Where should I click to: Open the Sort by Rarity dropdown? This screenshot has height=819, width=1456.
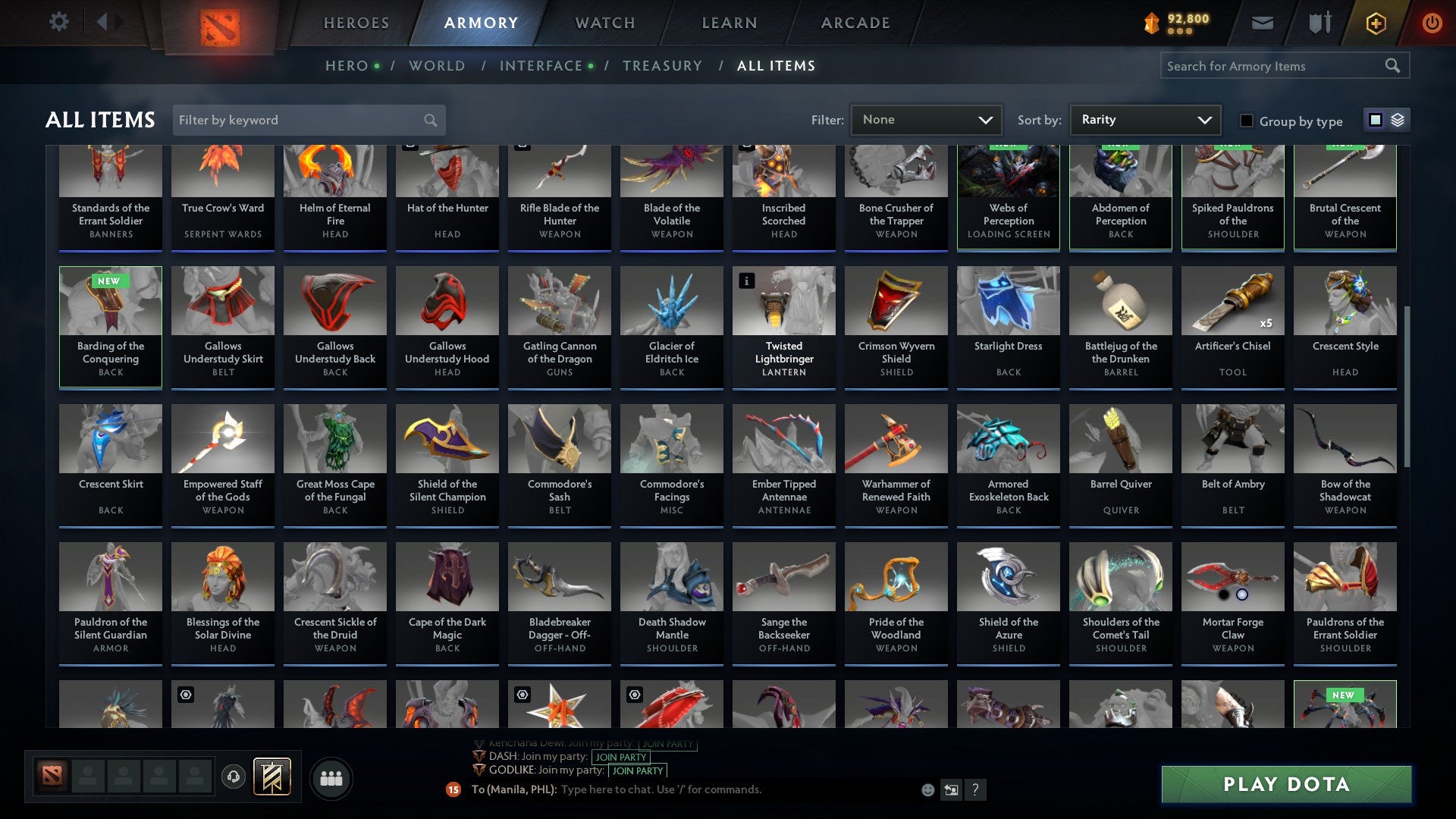[1144, 120]
